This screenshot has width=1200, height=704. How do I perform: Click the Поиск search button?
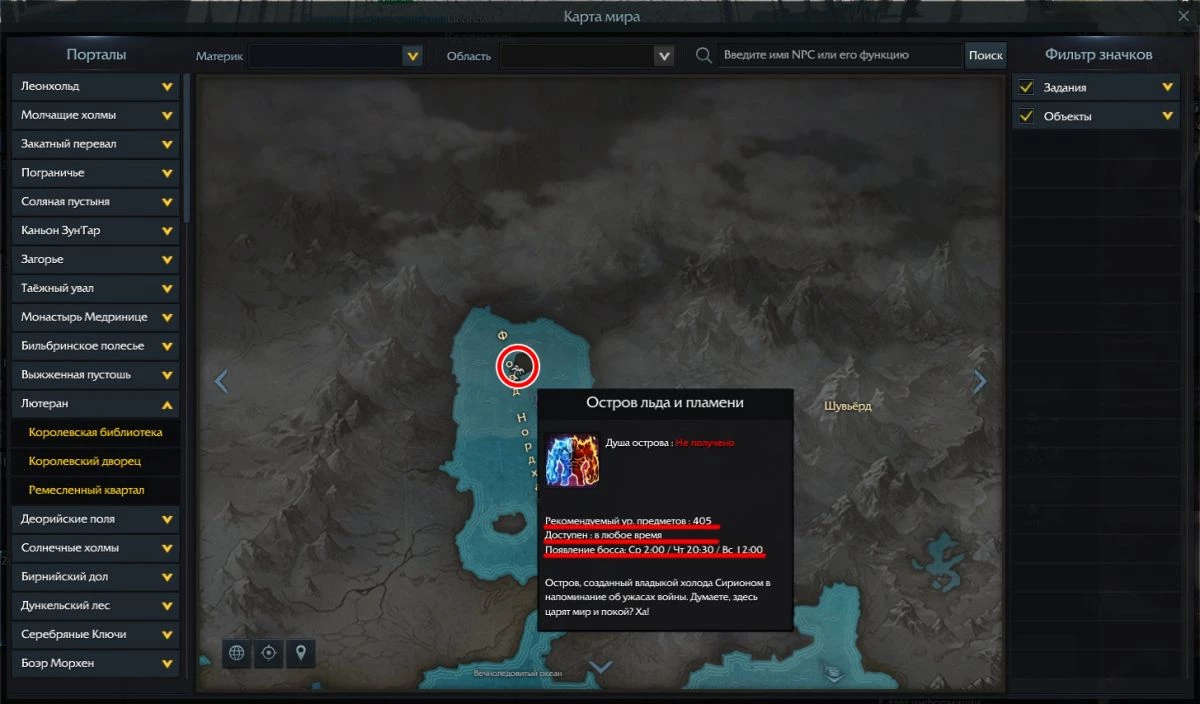(985, 56)
